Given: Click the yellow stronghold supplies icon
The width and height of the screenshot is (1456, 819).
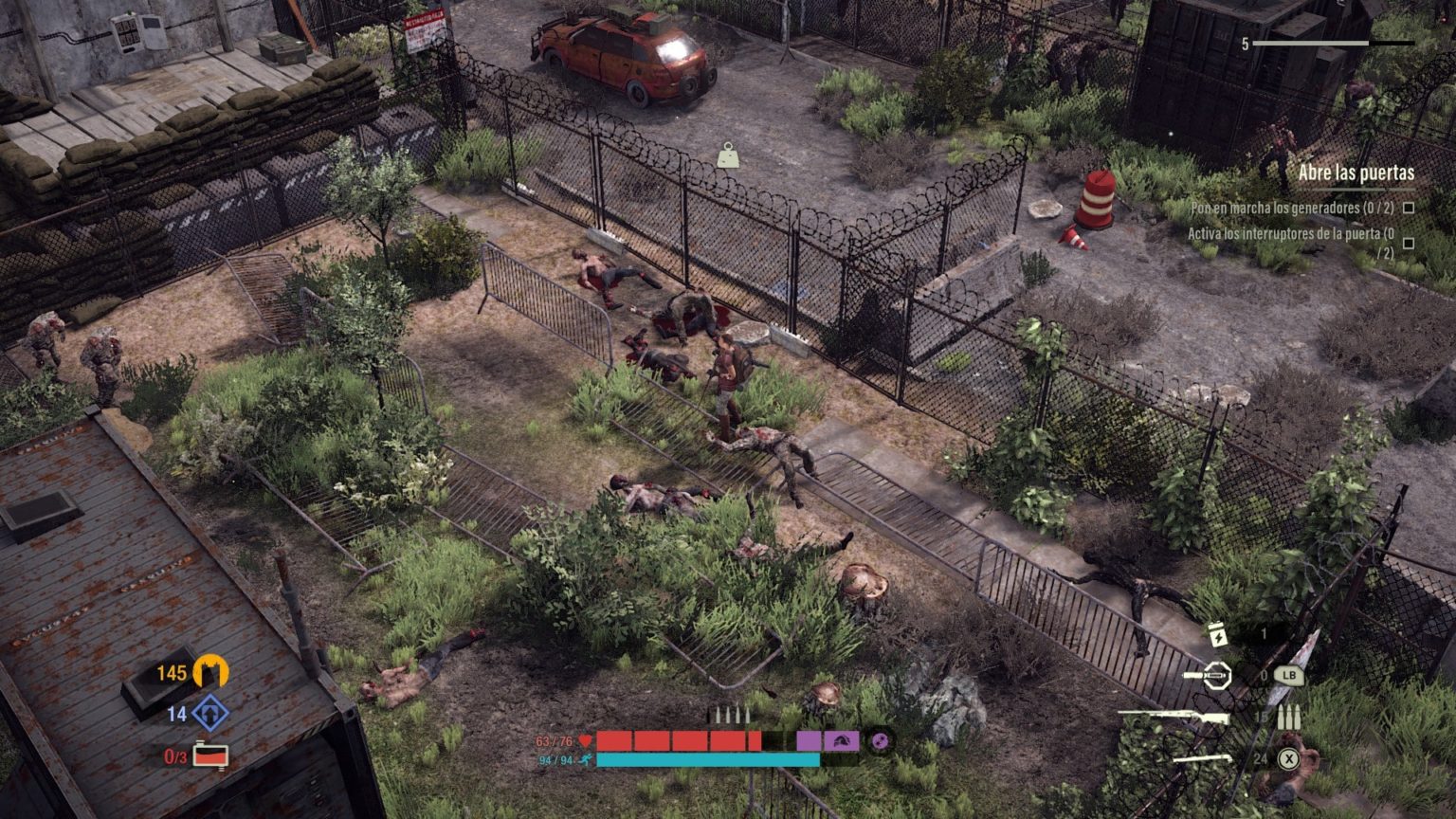Looking at the screenshot, I should [210, 672].
